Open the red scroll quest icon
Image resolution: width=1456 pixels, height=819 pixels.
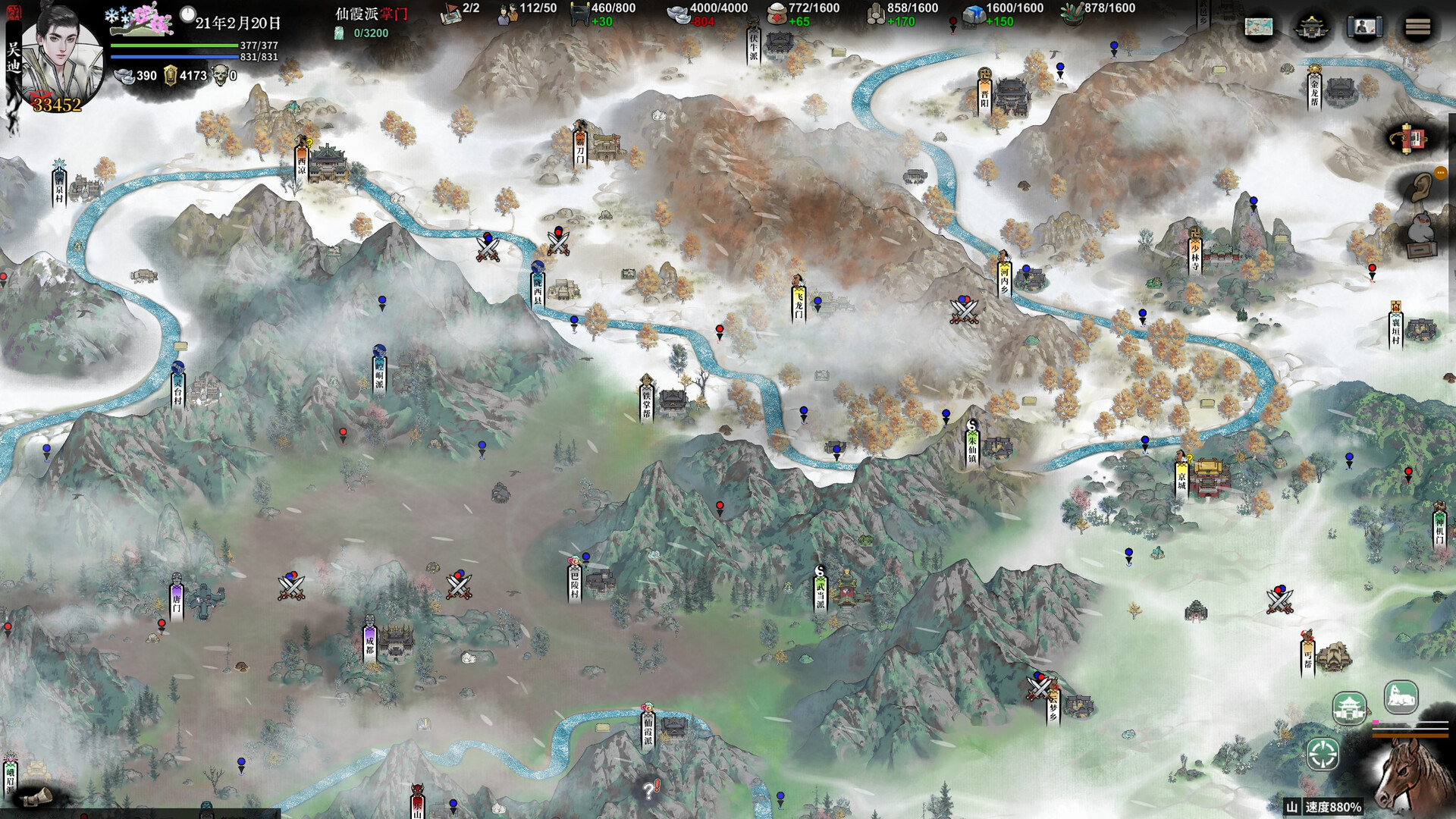pyautogui.click(x=1409, y=140)
